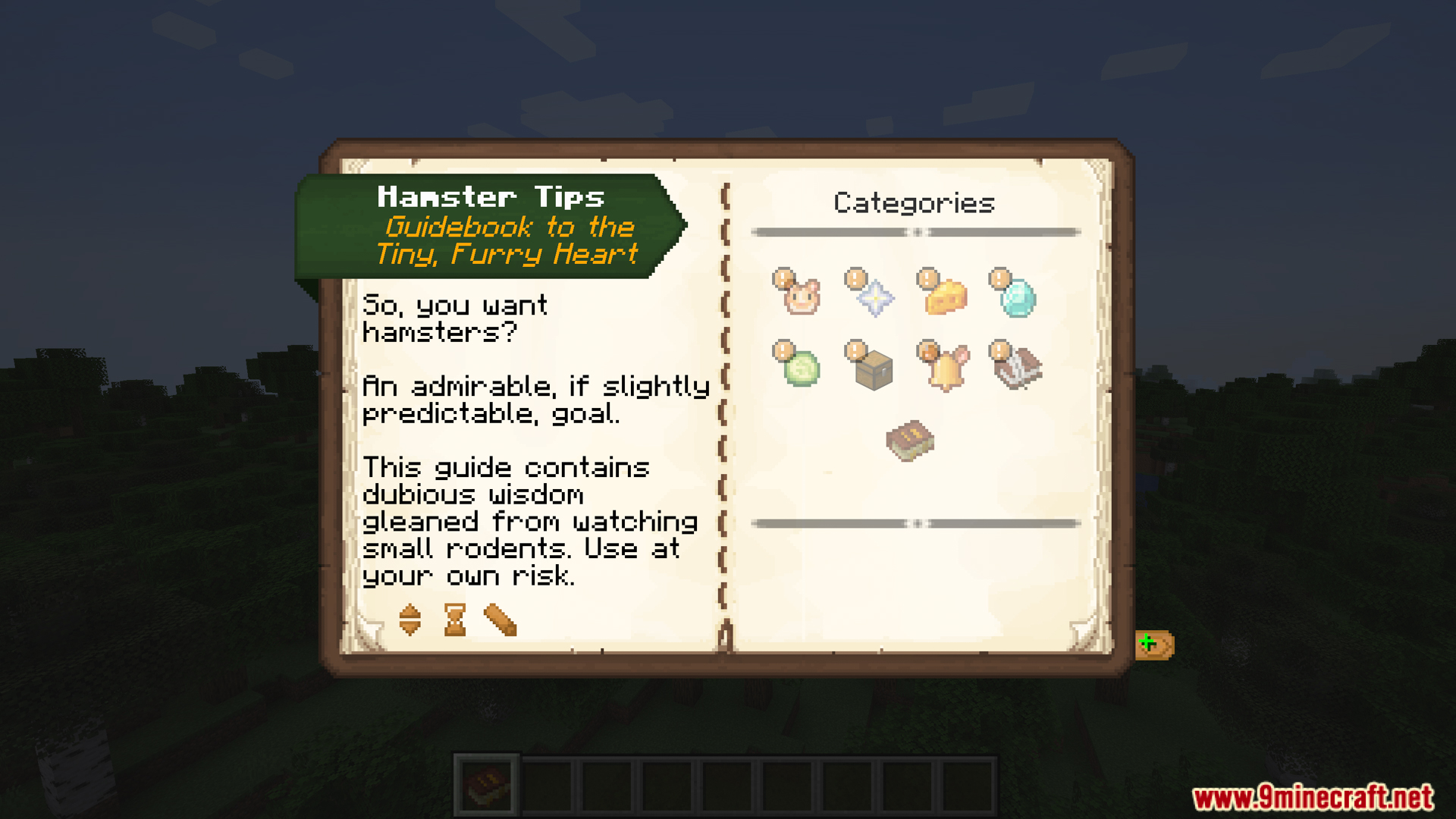Select the white sparkle star category
1456x819 pixels.
(874, 296)
